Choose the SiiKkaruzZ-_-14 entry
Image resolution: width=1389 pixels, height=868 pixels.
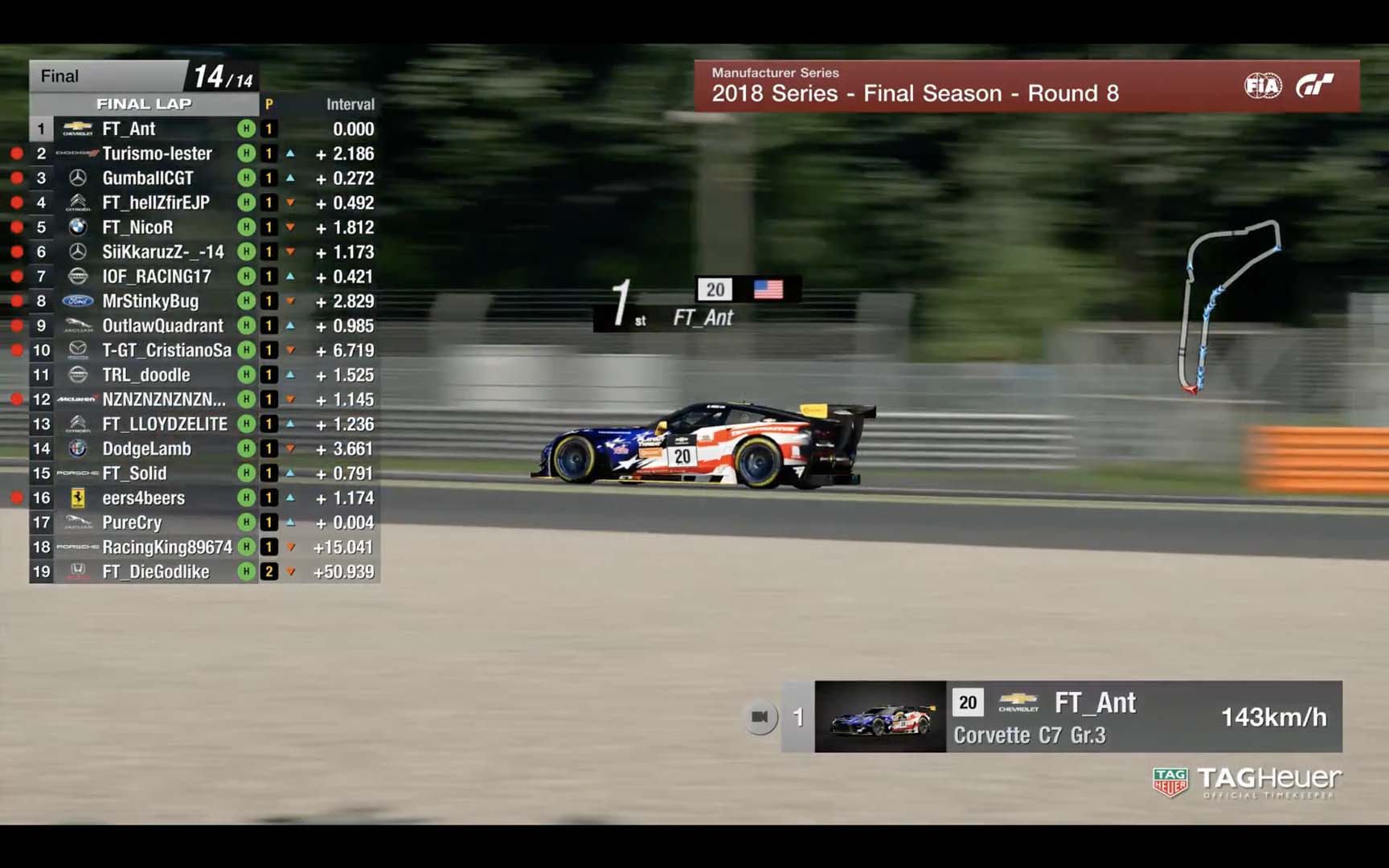[x=162, y=252]
